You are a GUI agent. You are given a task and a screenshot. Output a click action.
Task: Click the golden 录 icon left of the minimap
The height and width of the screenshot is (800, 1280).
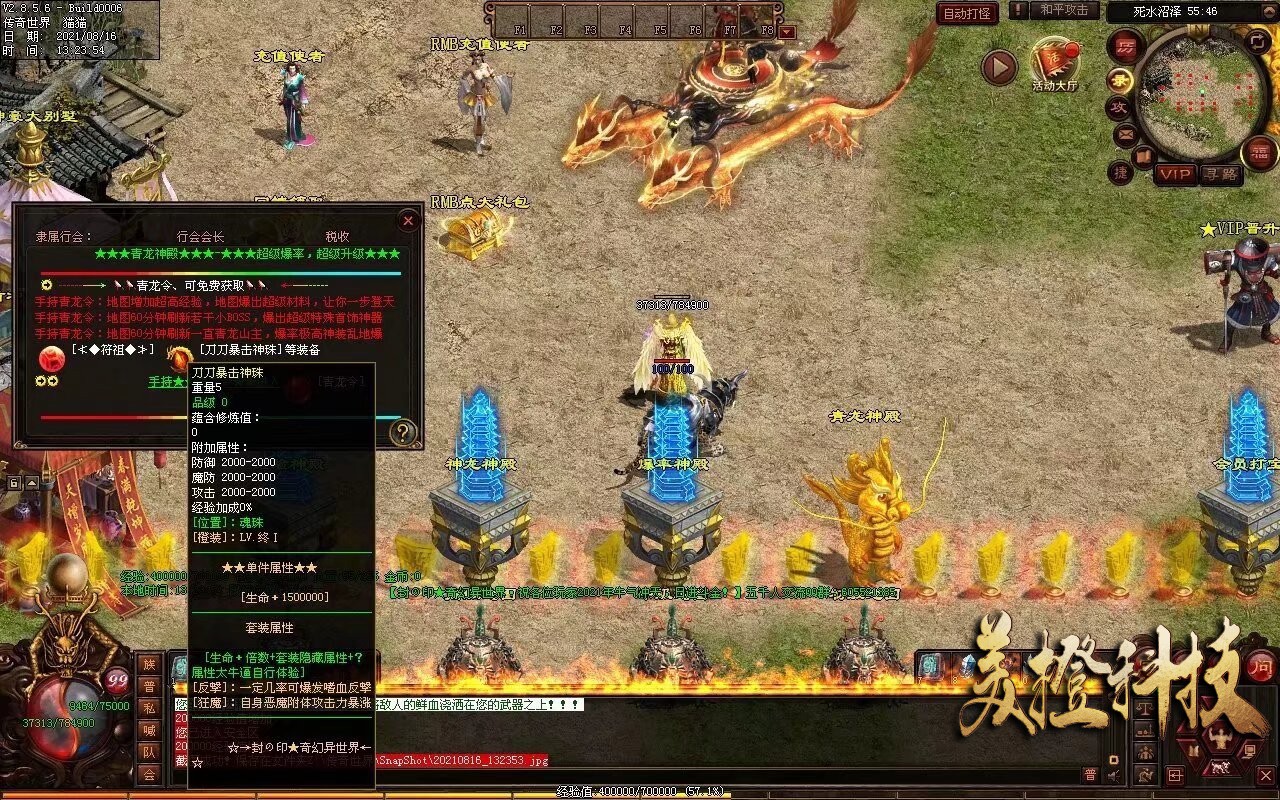click(x=1120, y=81)
